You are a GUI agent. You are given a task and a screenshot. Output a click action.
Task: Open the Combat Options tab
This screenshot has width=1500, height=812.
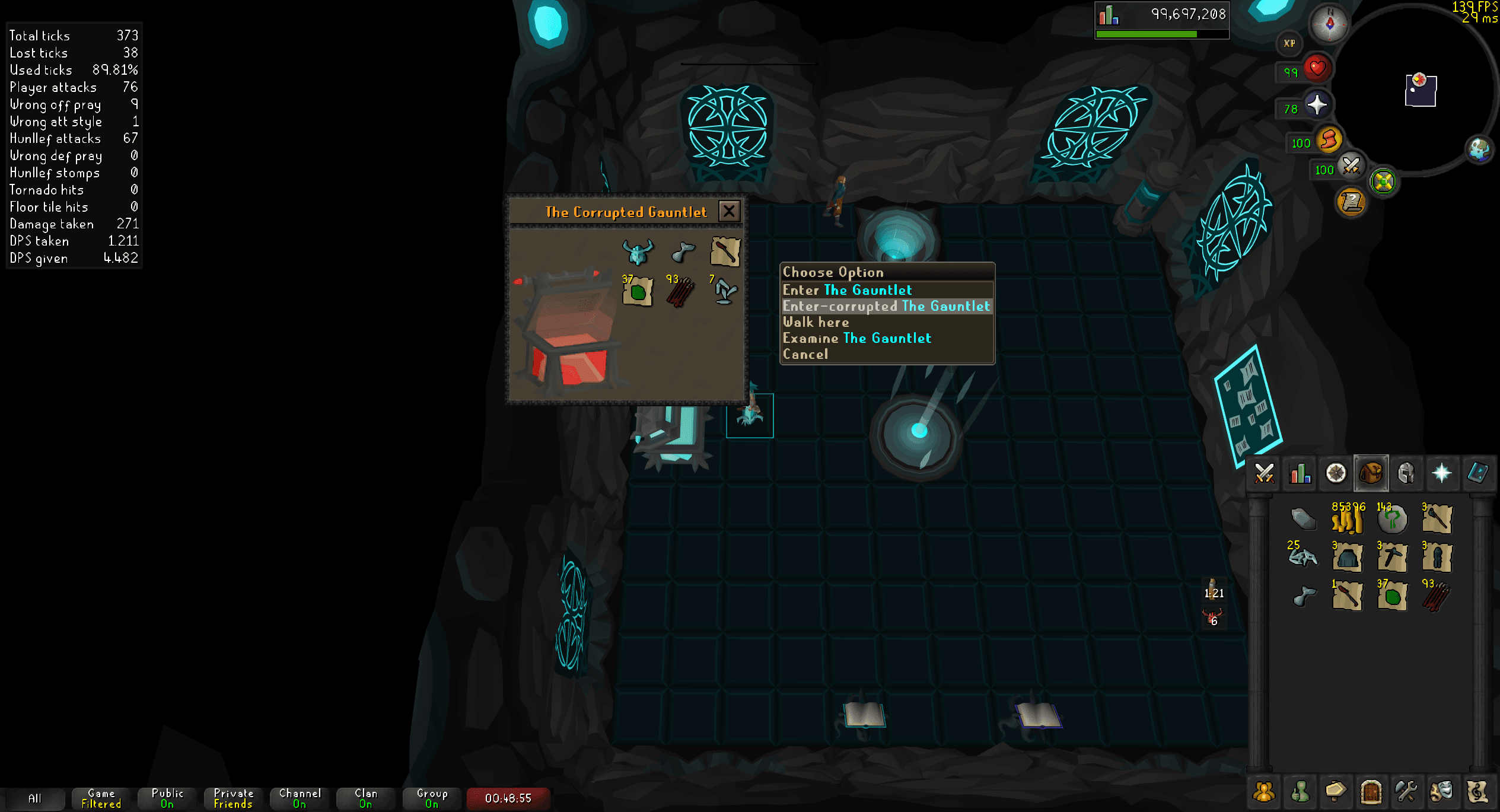tap(1265, 473)
